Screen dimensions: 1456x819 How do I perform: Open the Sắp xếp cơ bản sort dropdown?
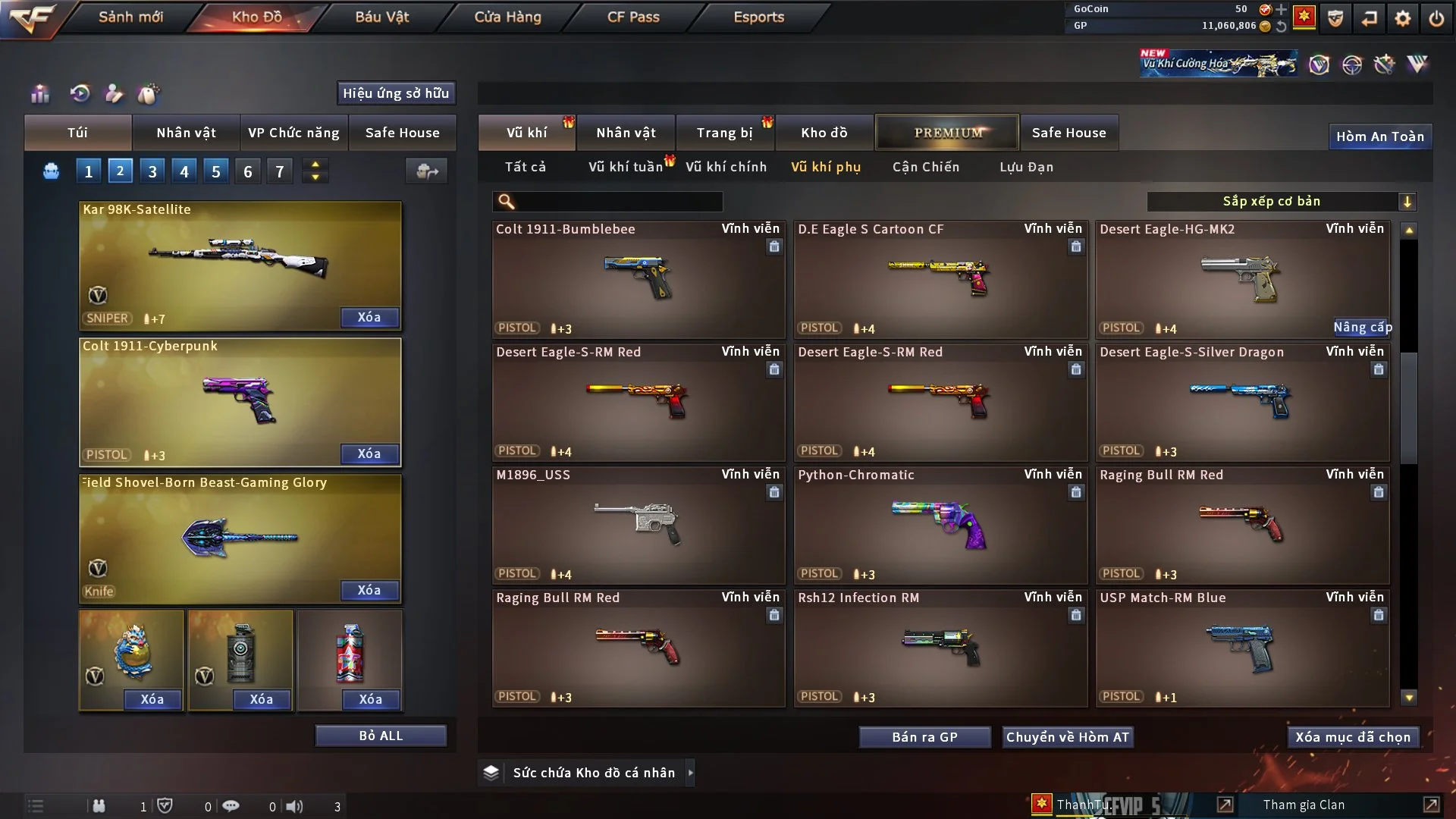(x=1281, y=202)
